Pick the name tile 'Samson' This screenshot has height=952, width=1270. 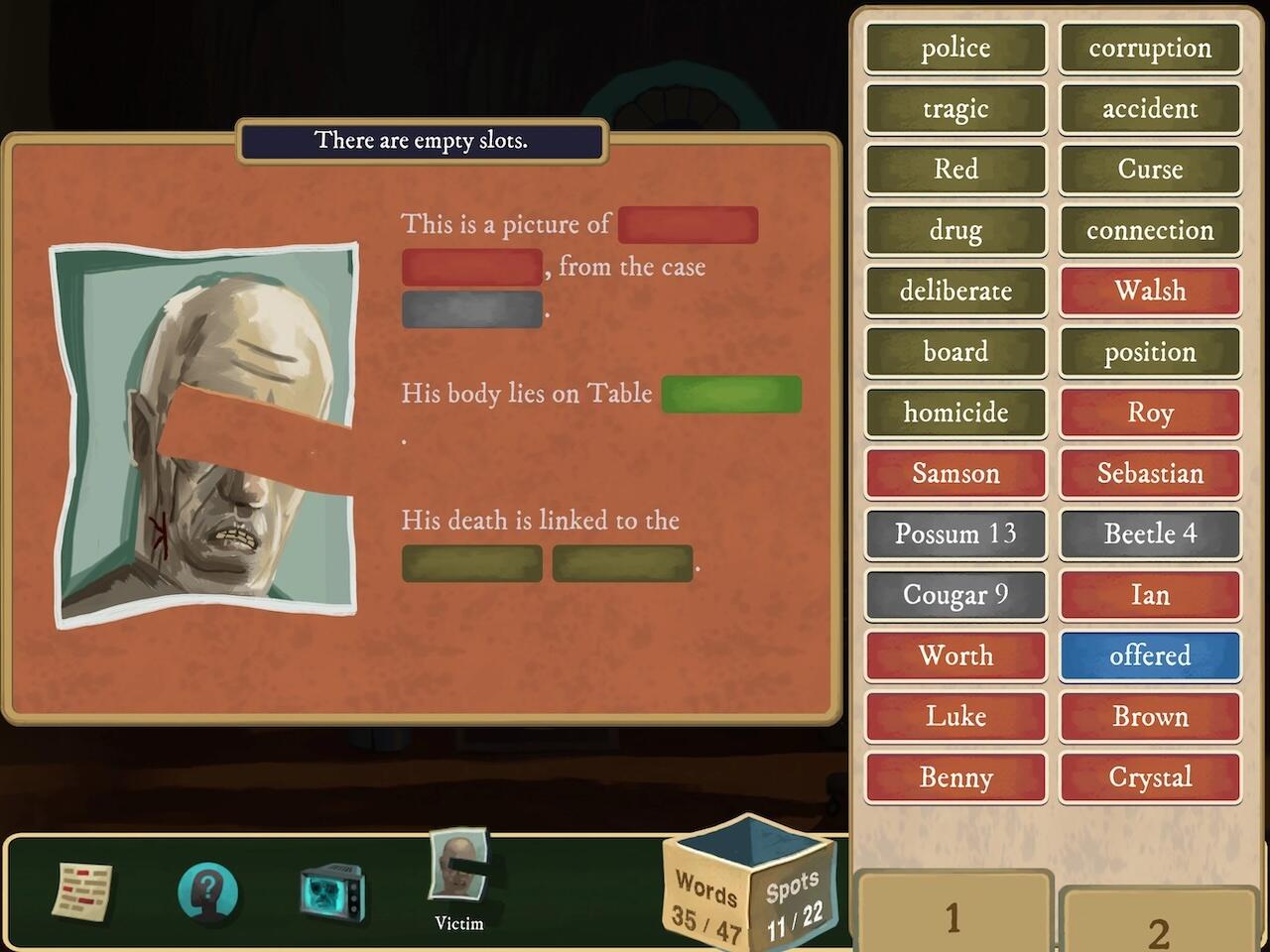tap(955, 474)
